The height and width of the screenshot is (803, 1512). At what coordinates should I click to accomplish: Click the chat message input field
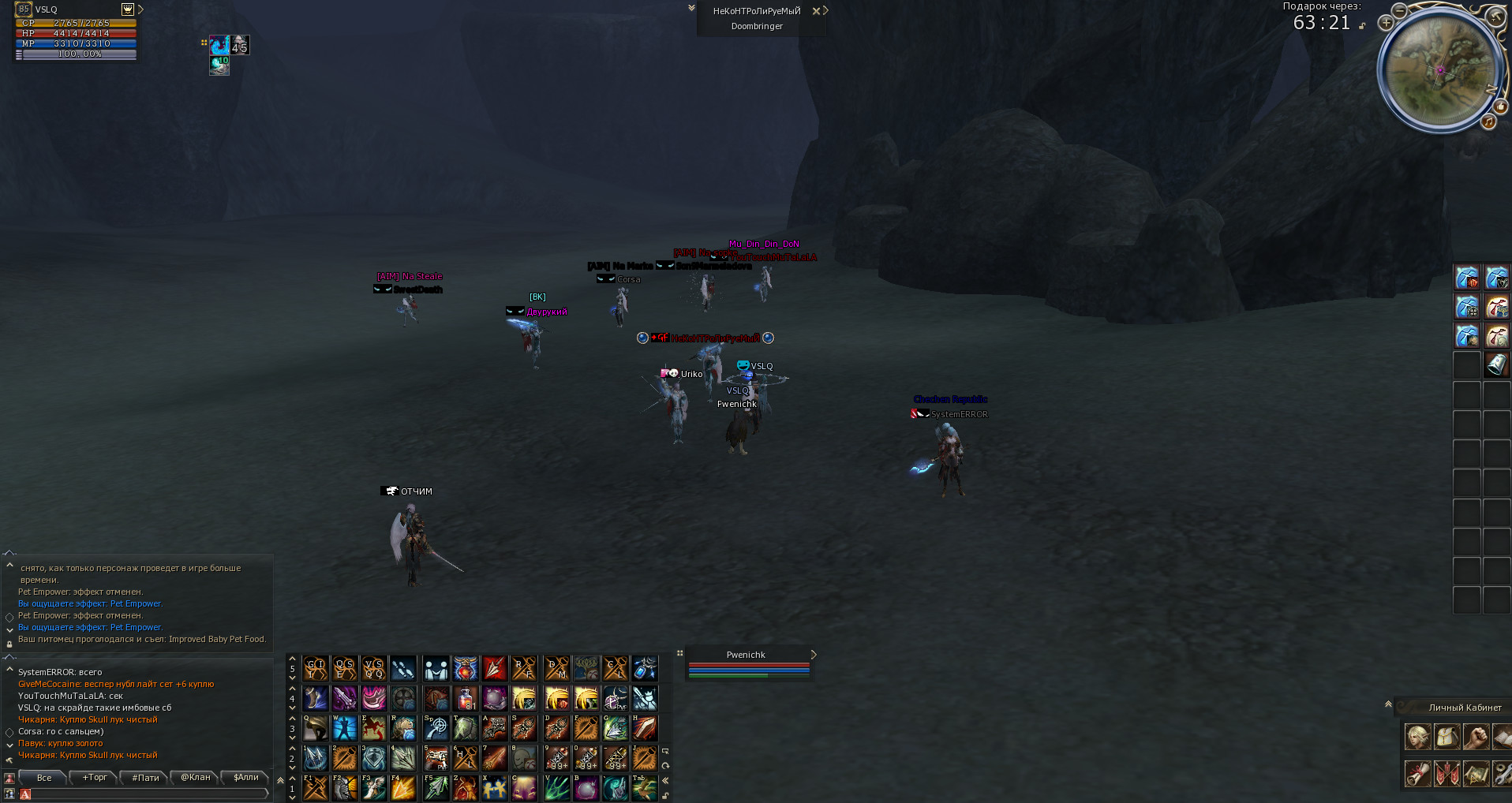tap(146, 794)
